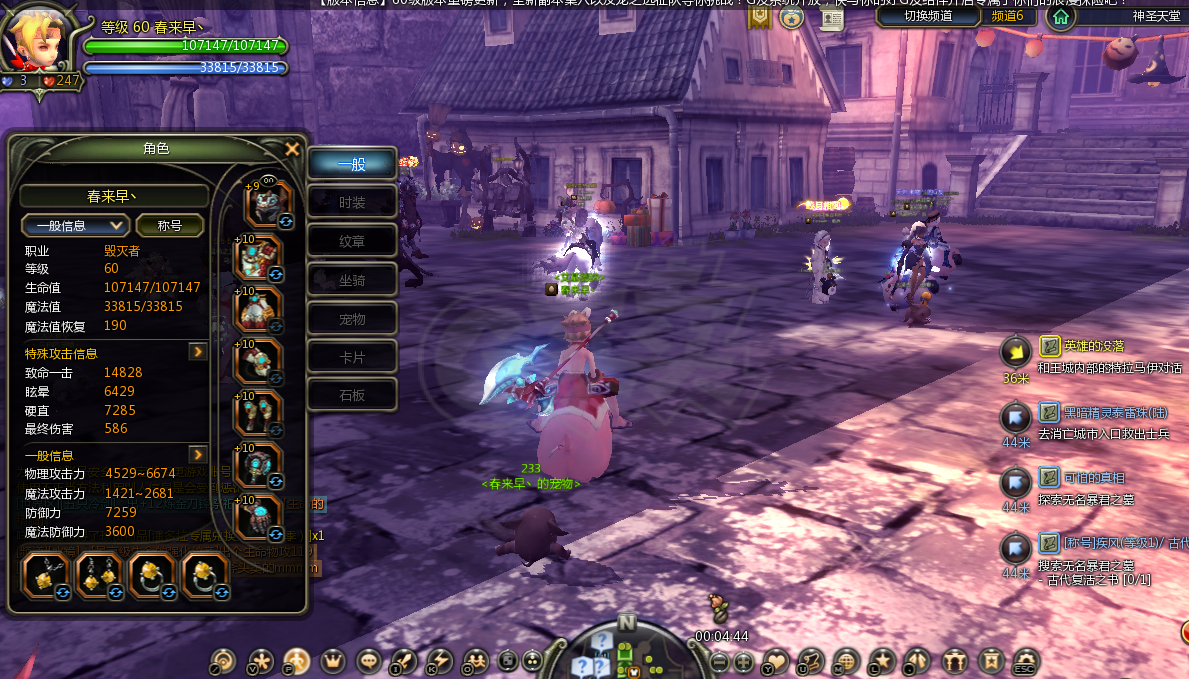Viewport: 1189px width, 679px height.
Task: Open the chat bubble icon in bottom bar
Action: coord(369,661)
